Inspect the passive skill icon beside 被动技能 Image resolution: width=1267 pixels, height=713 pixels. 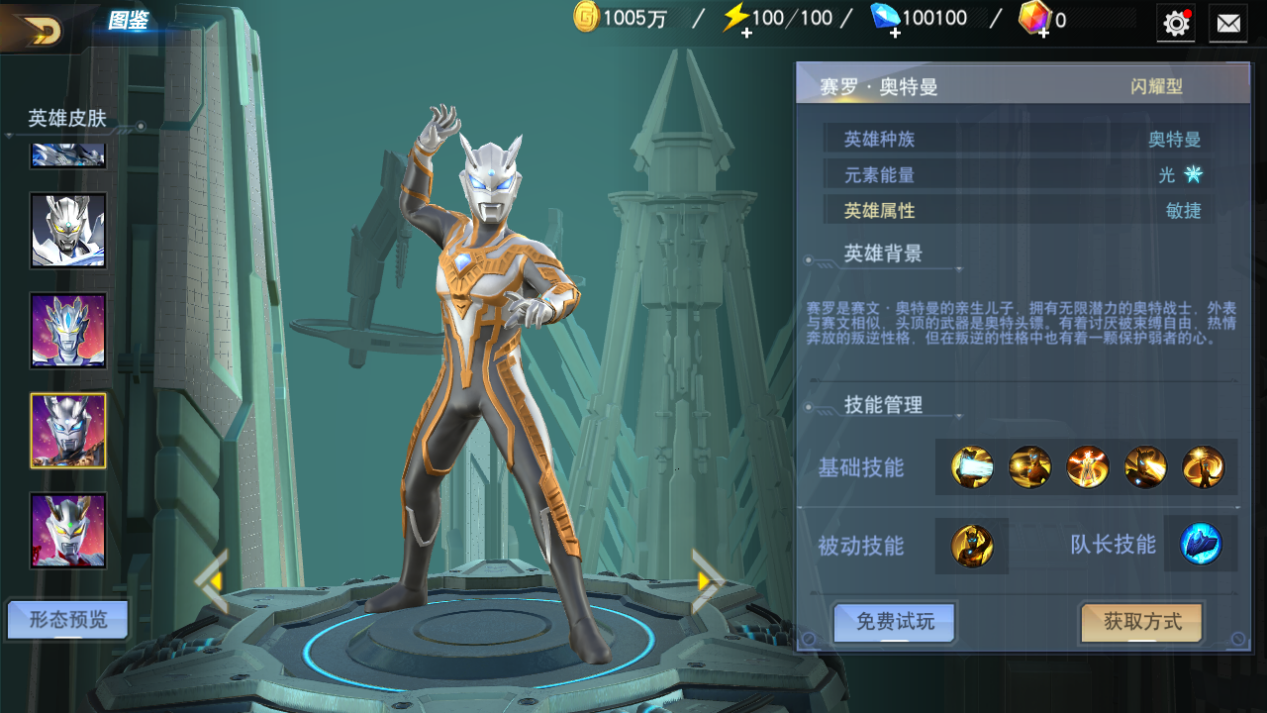pyautogui.click(x=972, y=546)
